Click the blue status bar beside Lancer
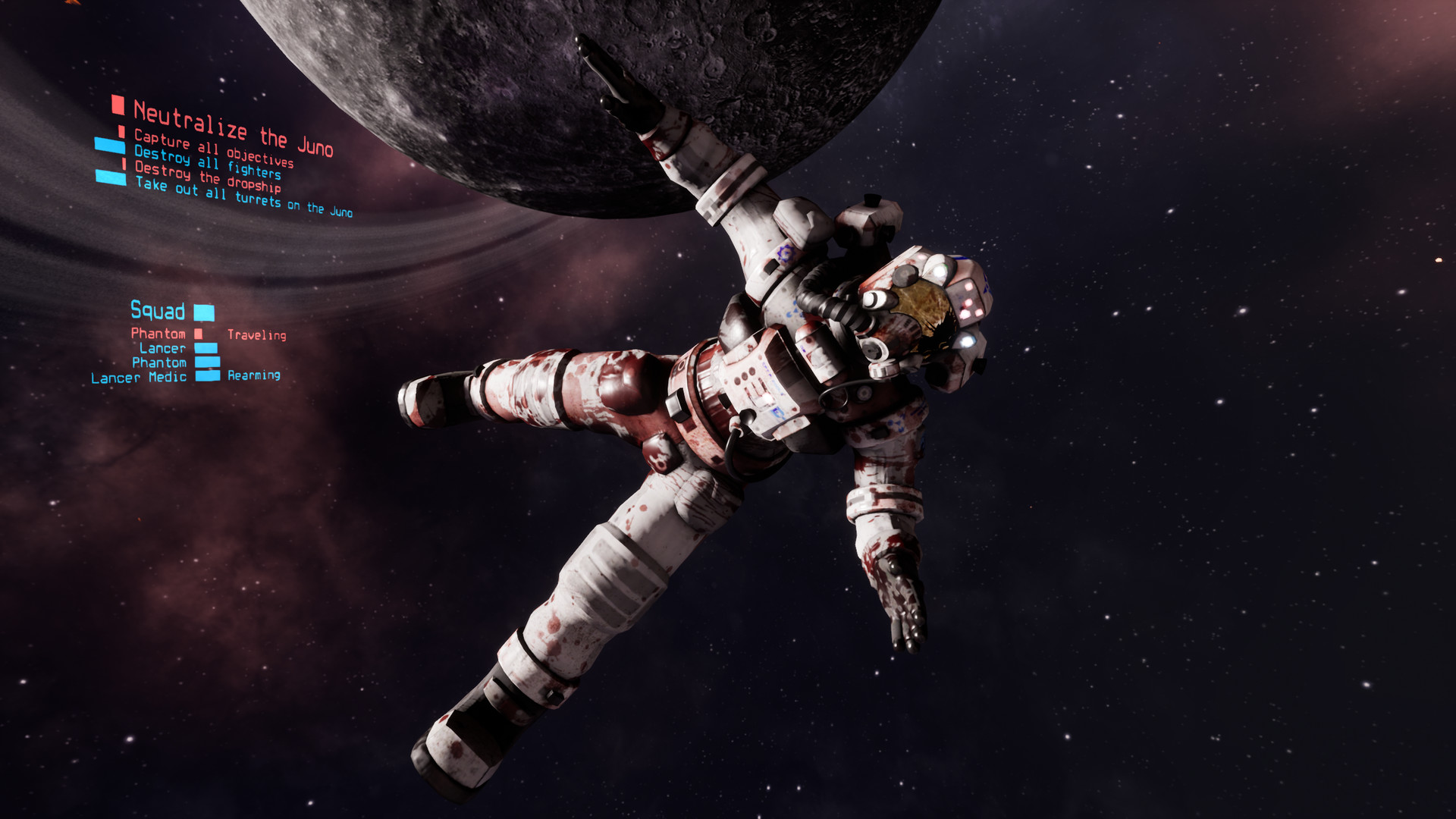The height and width of the screenshot is (819, 1456). click(x=206, y=348)
